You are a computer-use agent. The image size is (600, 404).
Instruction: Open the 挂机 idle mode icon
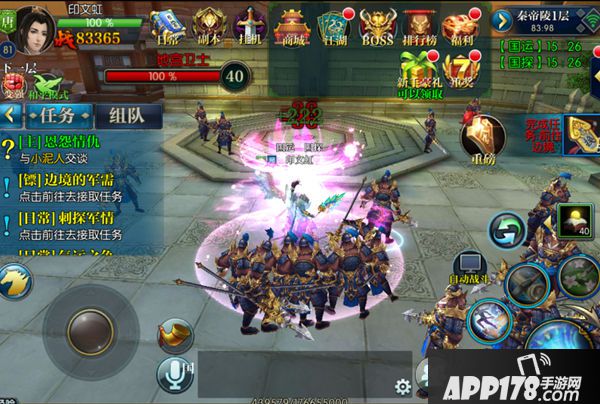pyautogui.click(x=248, y=24)
